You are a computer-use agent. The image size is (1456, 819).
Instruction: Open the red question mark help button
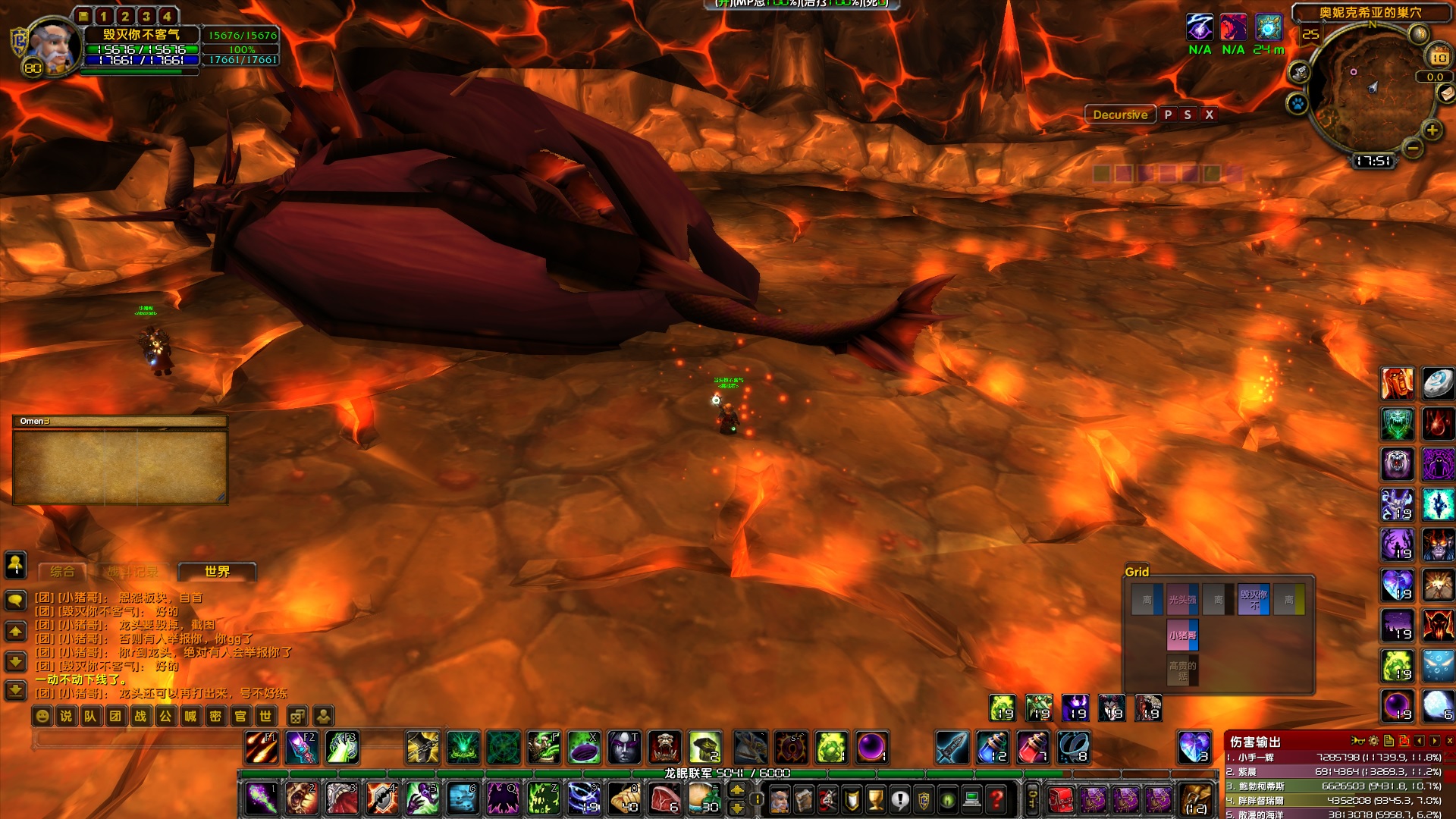click(997, 799)
